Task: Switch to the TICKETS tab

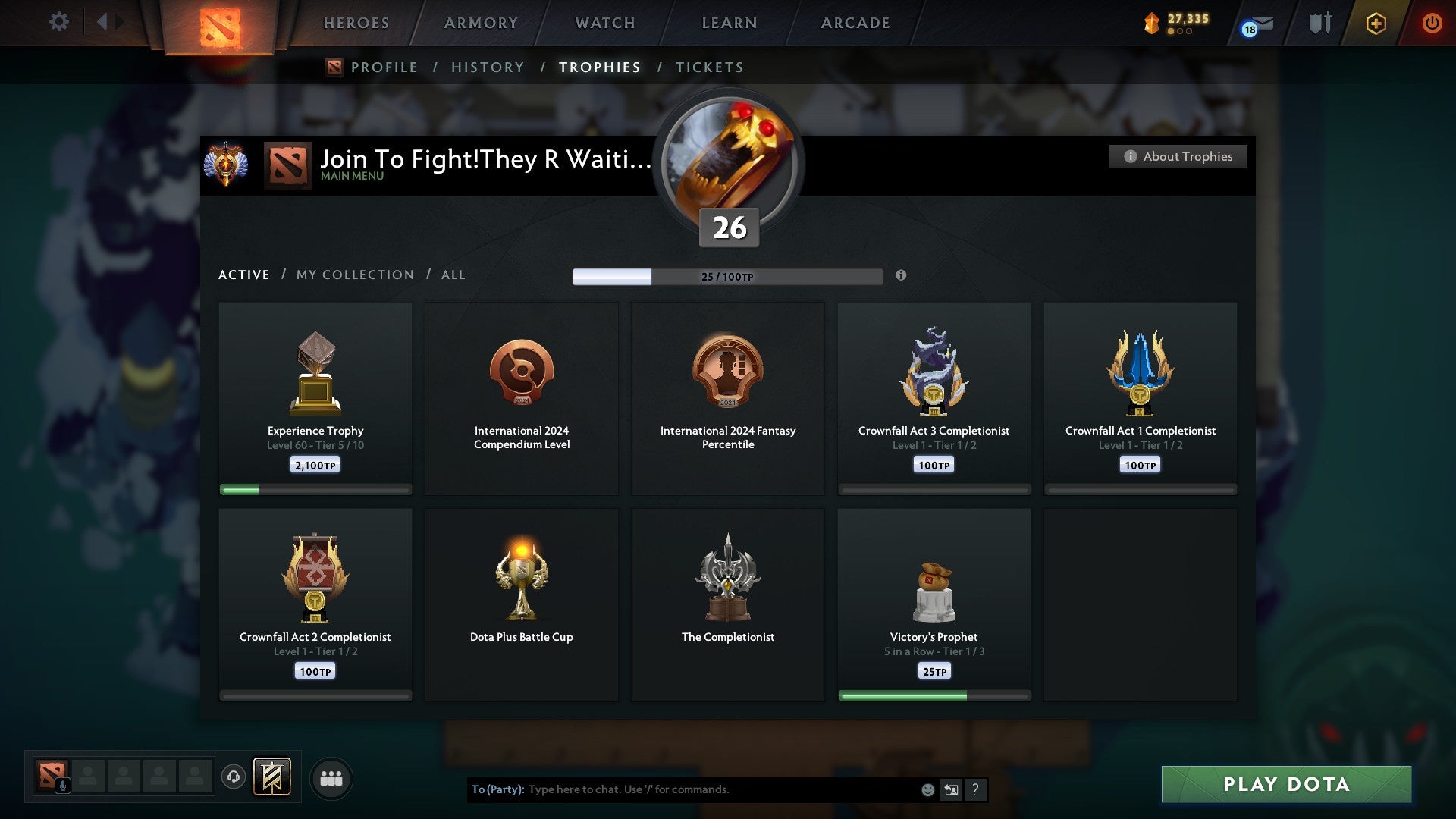Action: coord(709,67)
